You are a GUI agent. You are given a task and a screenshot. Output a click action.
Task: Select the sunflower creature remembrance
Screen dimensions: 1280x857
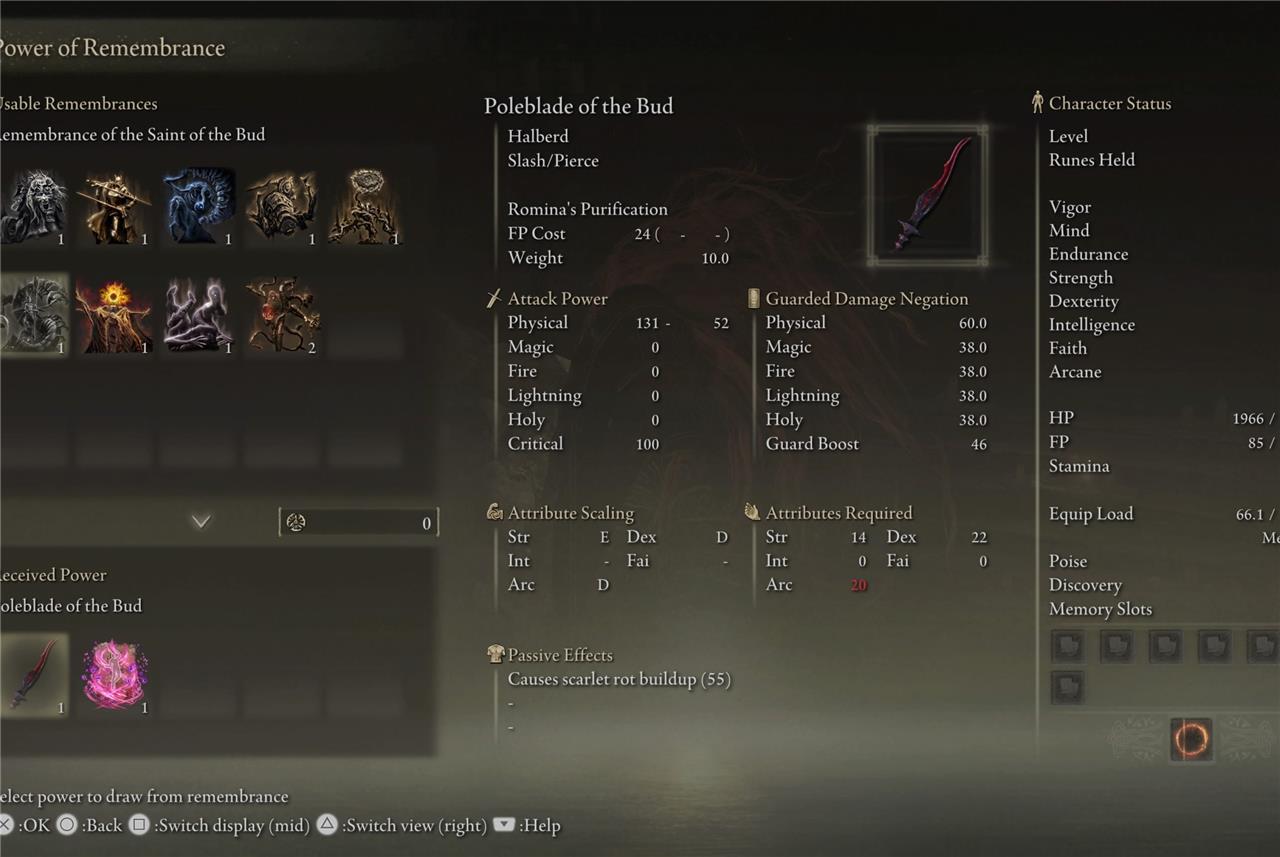click(x=365, y=205)
